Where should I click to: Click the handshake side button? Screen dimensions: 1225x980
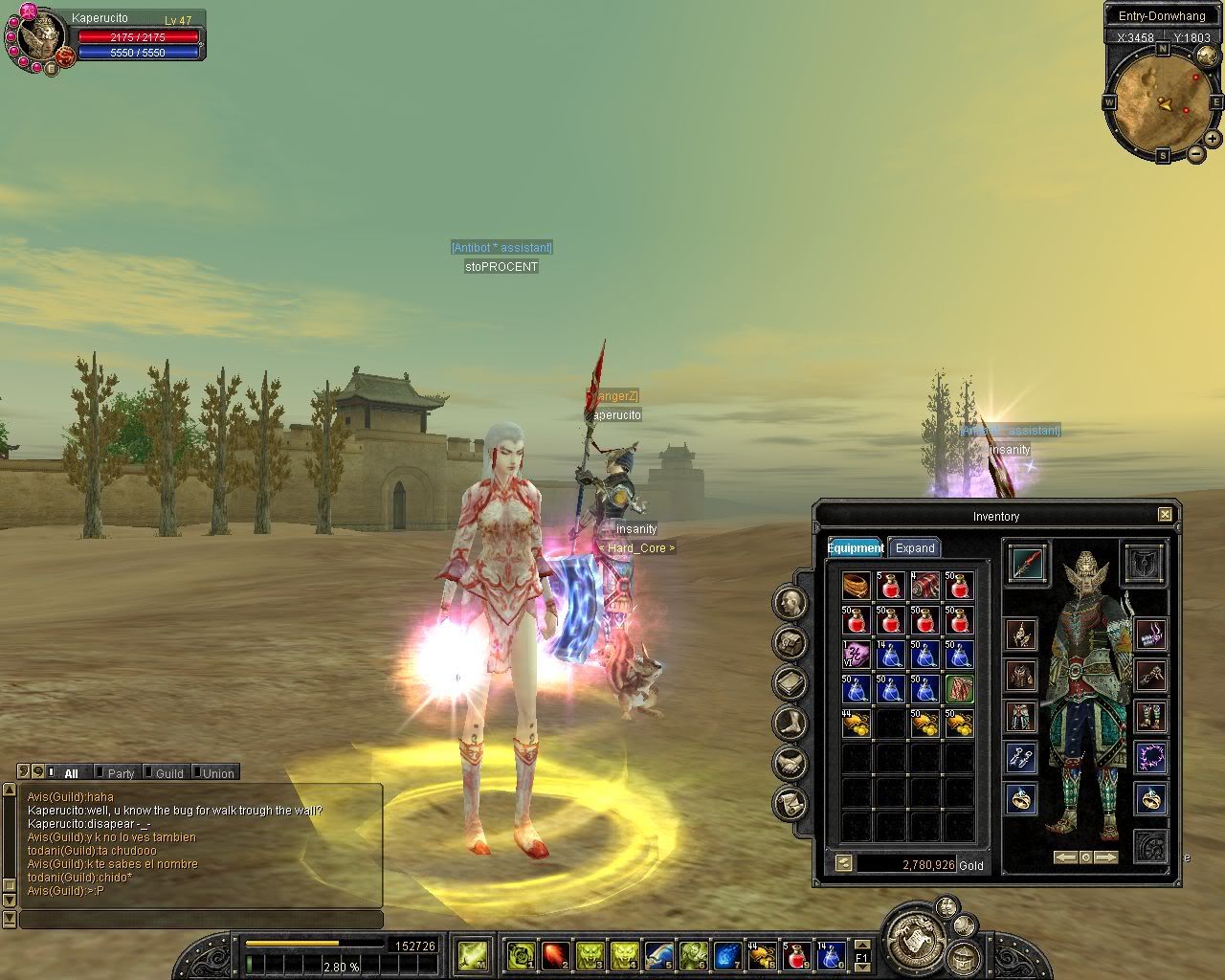791,763
